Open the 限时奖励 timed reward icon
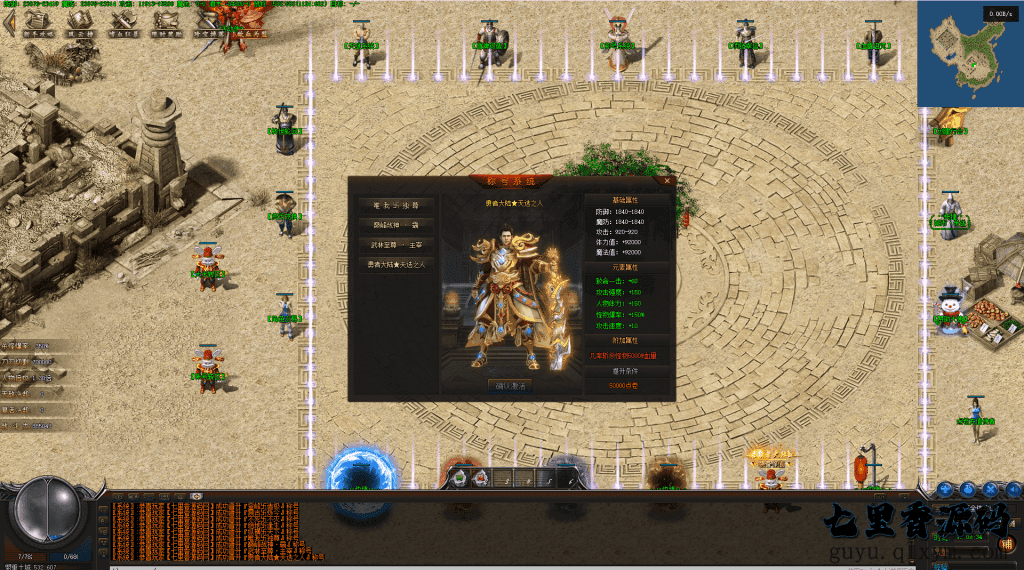 click(164, 24)
